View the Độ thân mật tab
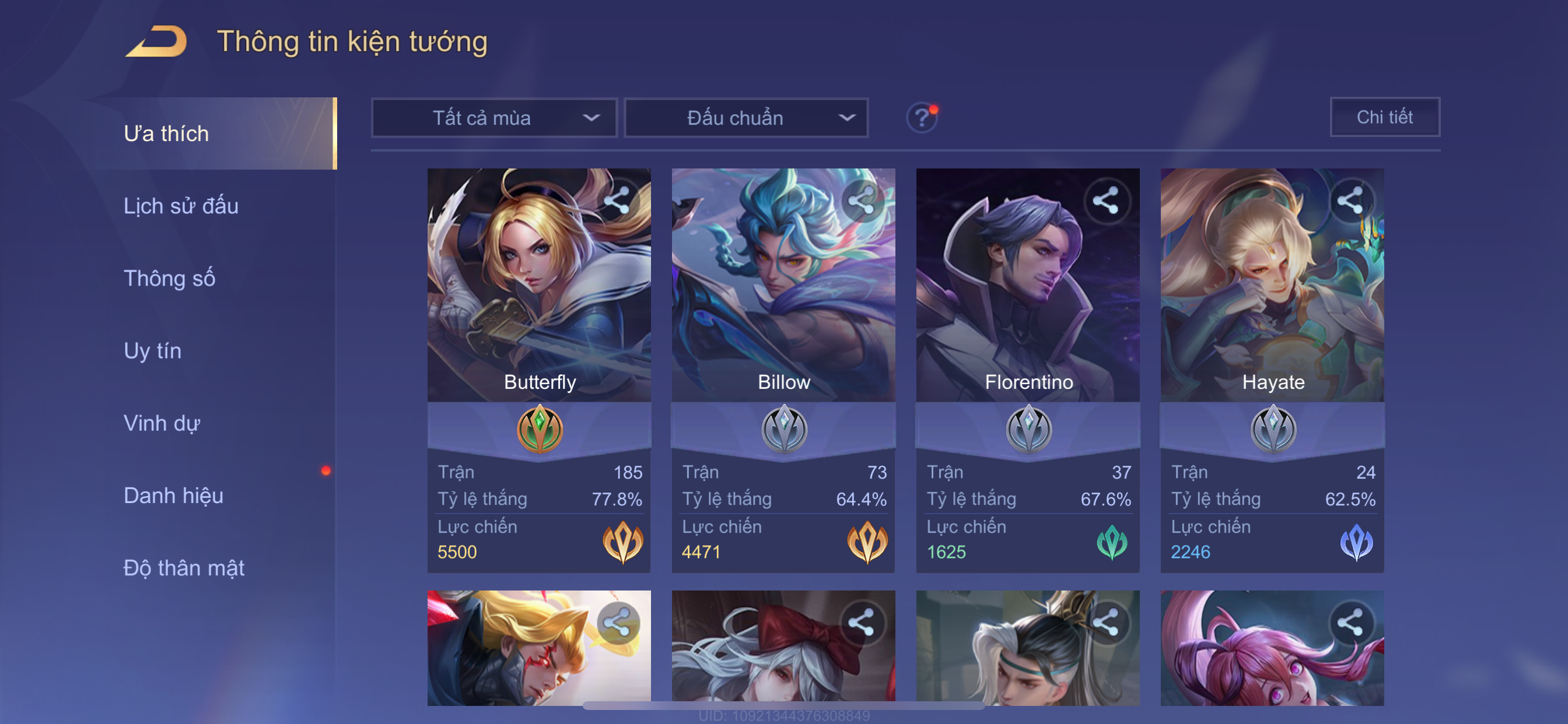1568x724 pixels. pos(184,568)
